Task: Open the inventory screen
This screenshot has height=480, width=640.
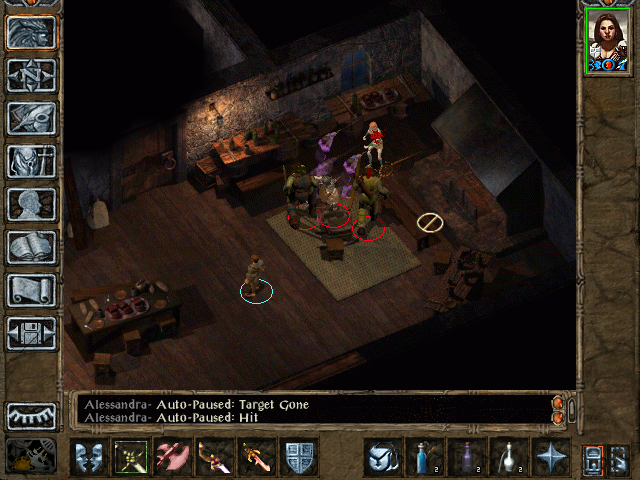Action: (31, 161)
